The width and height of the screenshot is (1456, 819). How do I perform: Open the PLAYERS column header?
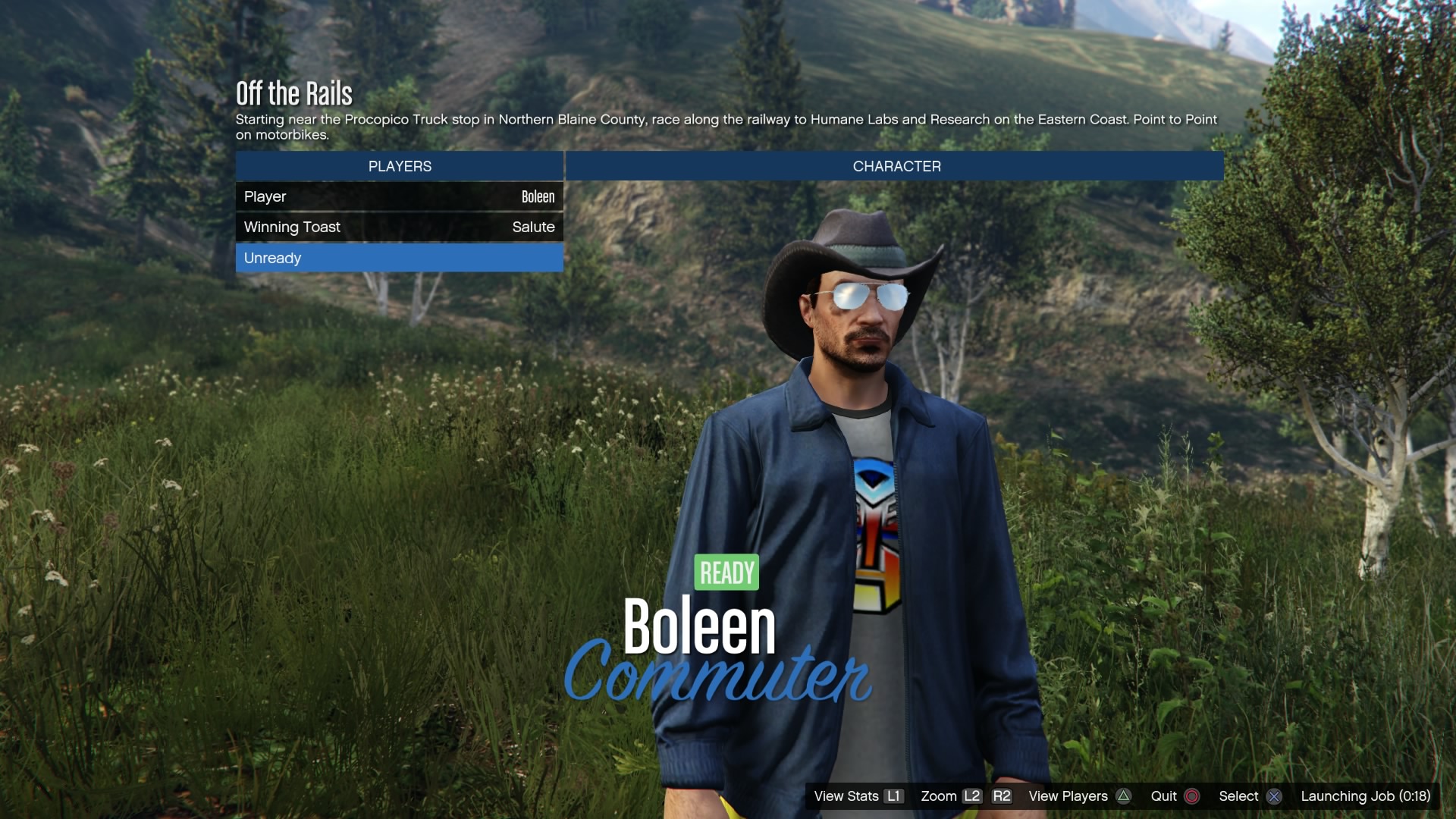(x=399, y=166)
